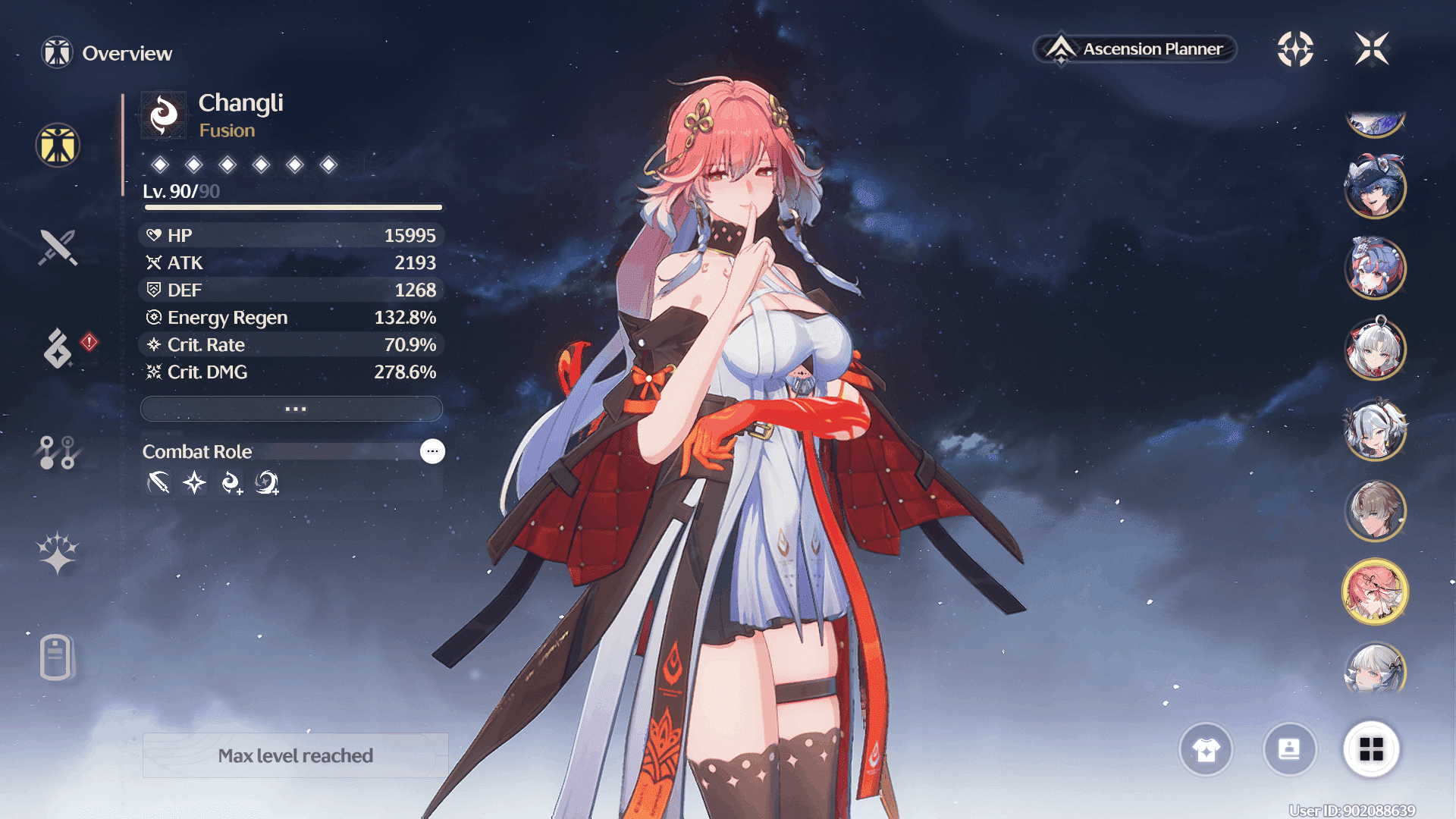Open the tab with the canister icon
The image size is (1456, 819).
pos(56,657)
